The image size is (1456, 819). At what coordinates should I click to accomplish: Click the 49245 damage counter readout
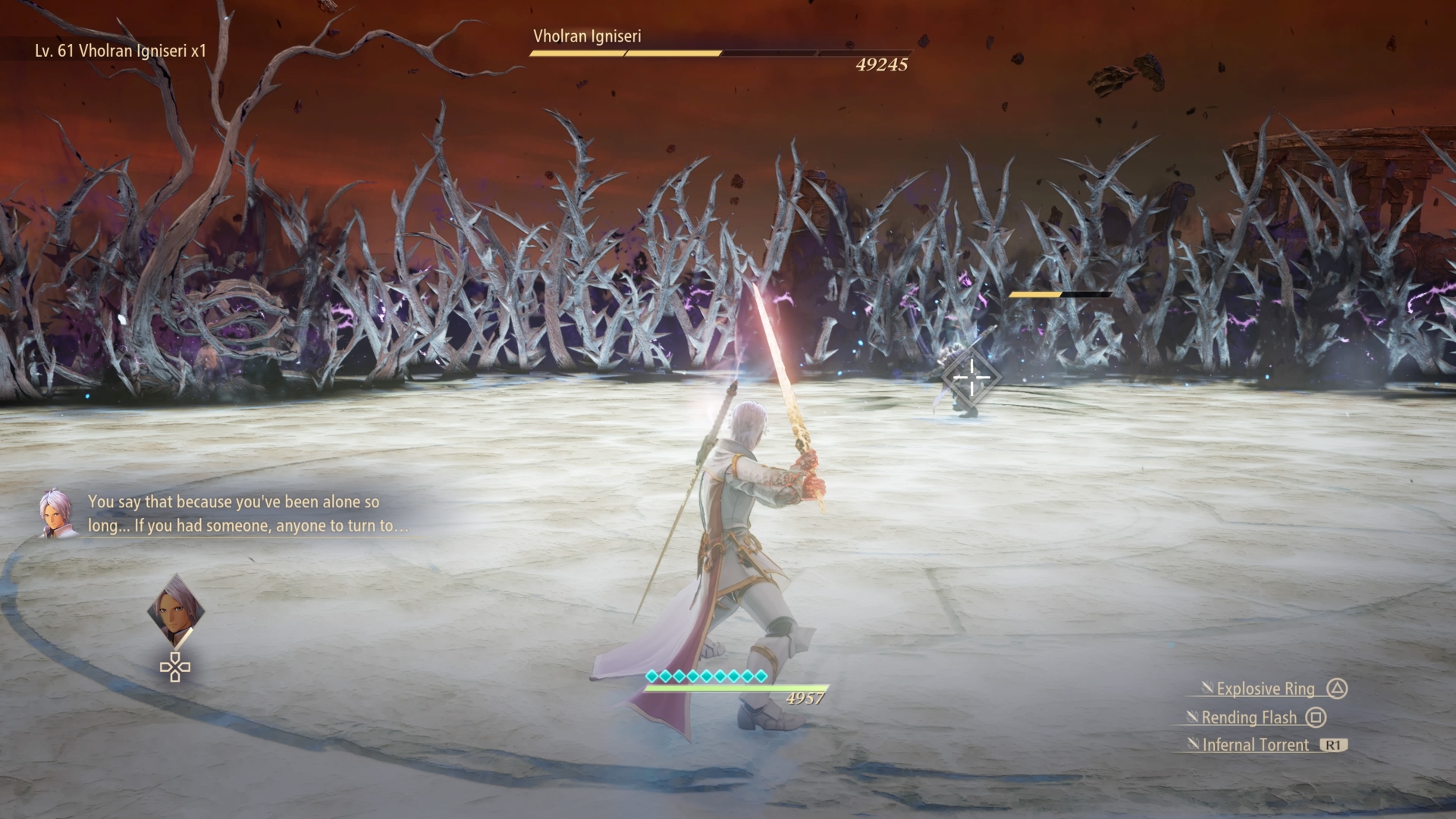882,65
